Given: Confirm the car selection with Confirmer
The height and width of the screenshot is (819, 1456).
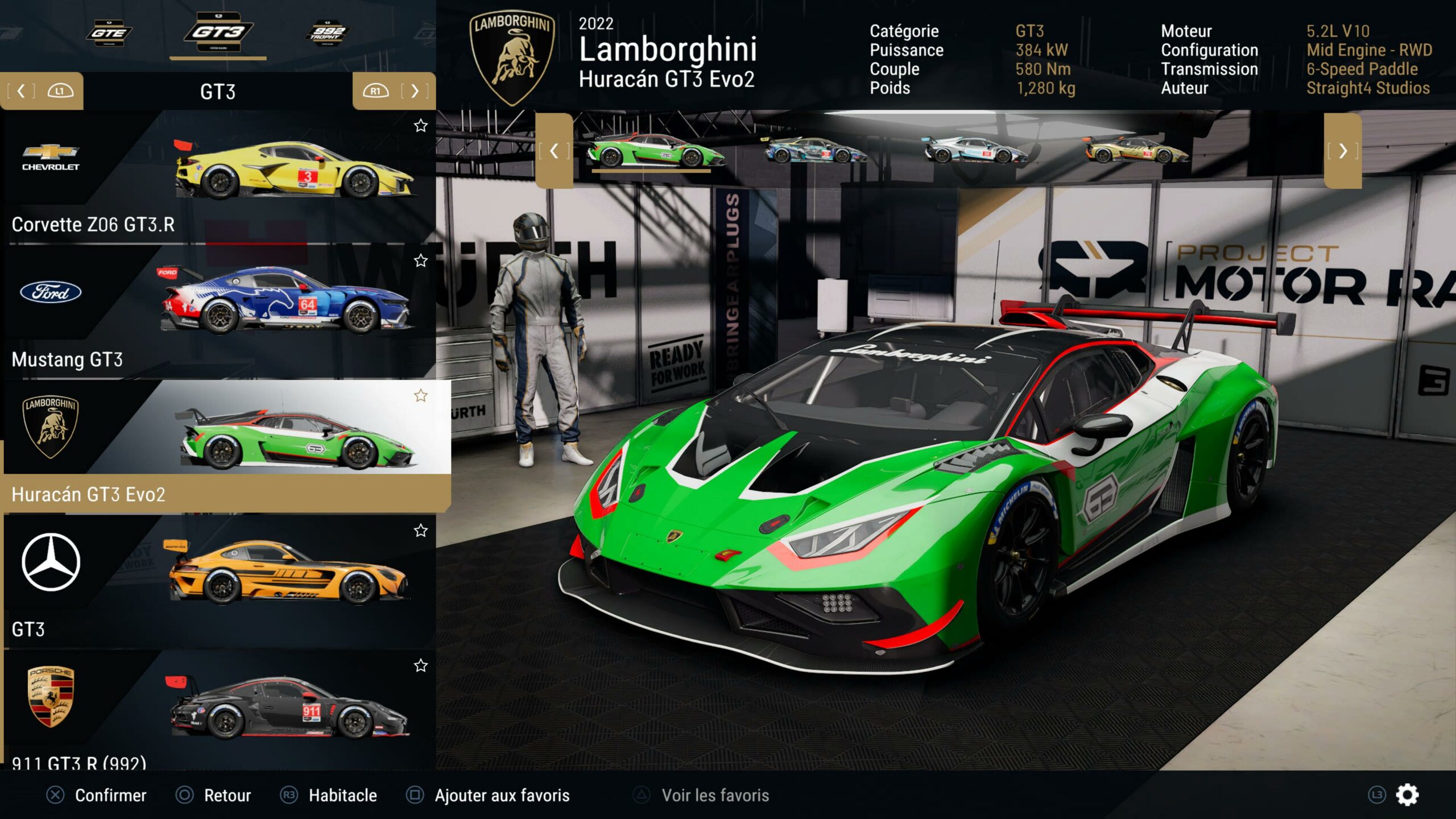Looking at the screenshot, I should (x=97, y=795).
